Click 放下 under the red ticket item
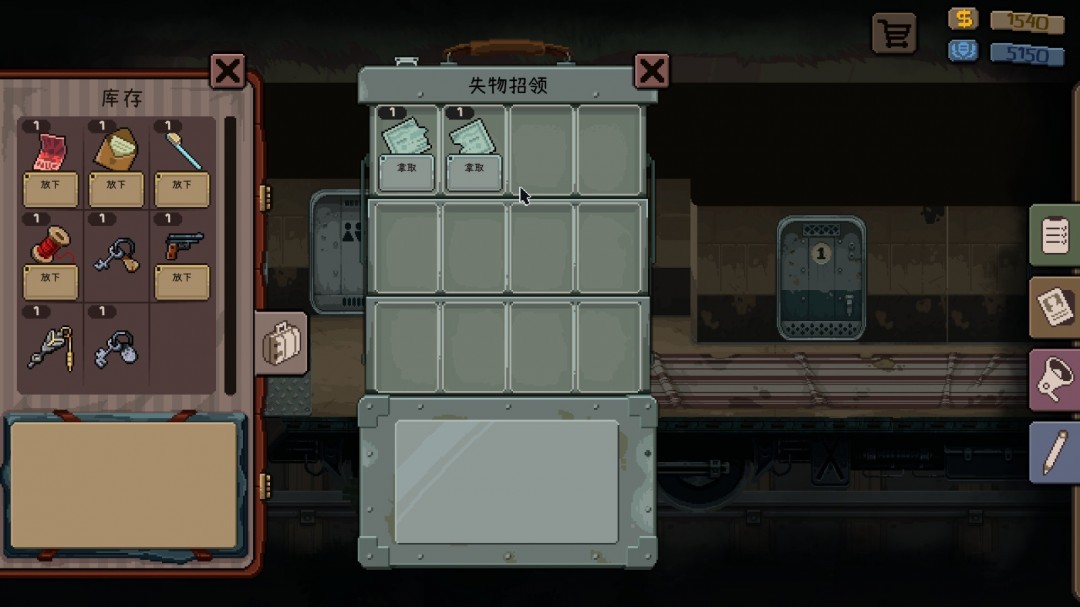The image size is (1080, 607). (x=50, y=187)
